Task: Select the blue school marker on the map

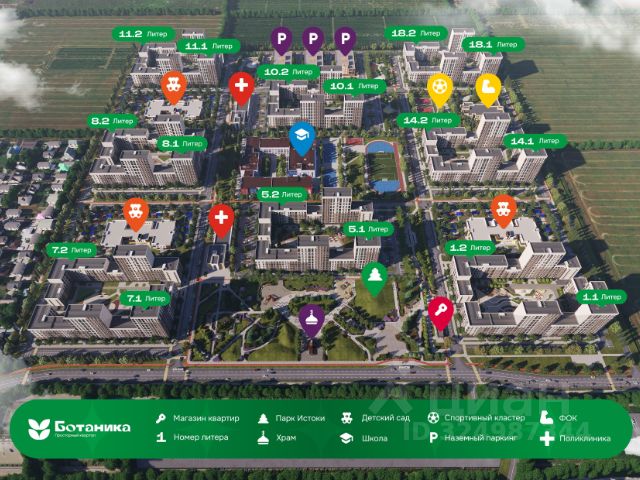Action: [x=301, y=139]
